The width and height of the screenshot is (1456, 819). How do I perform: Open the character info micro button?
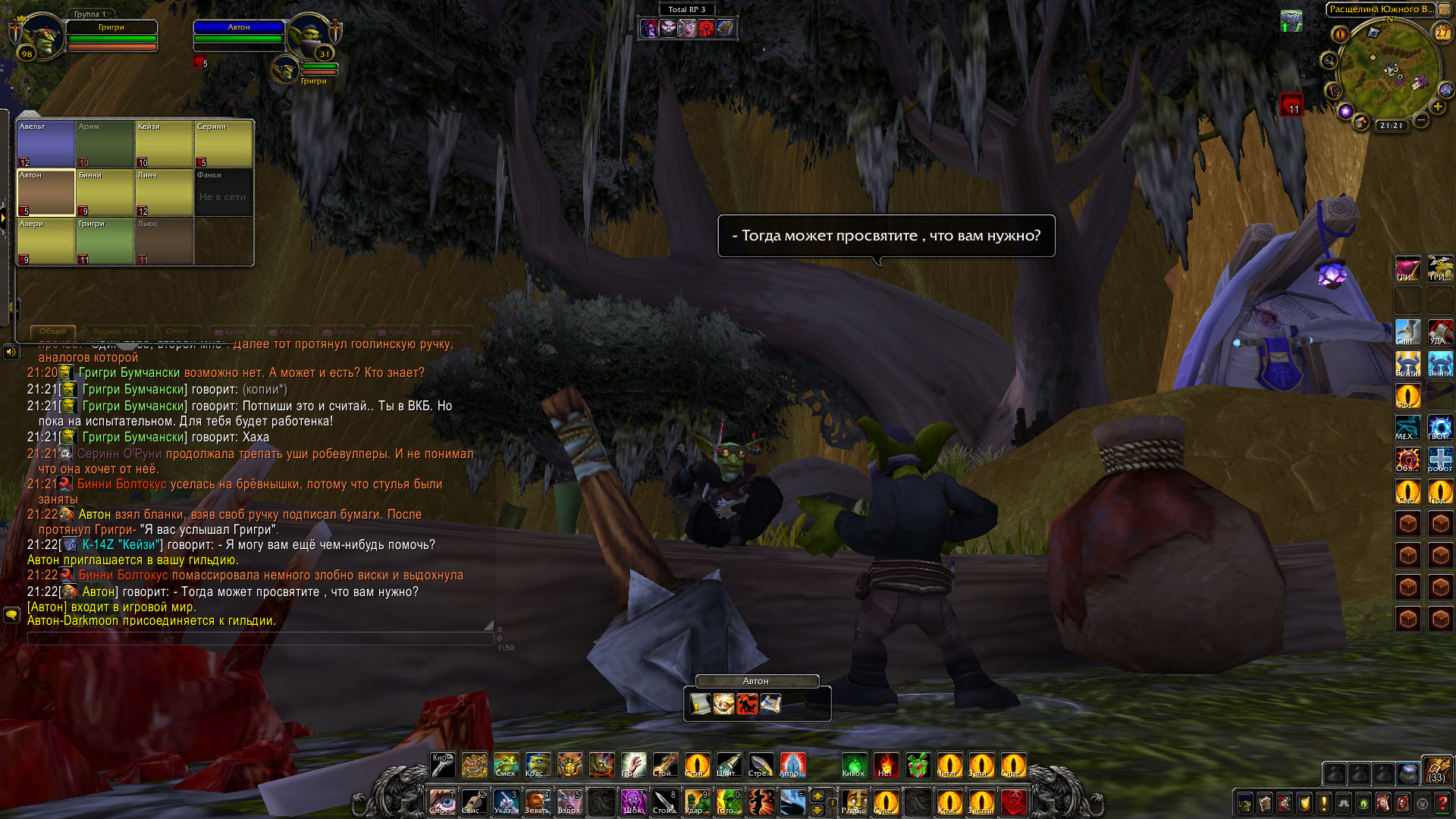pyautogui.click(x=1244, y=803)
